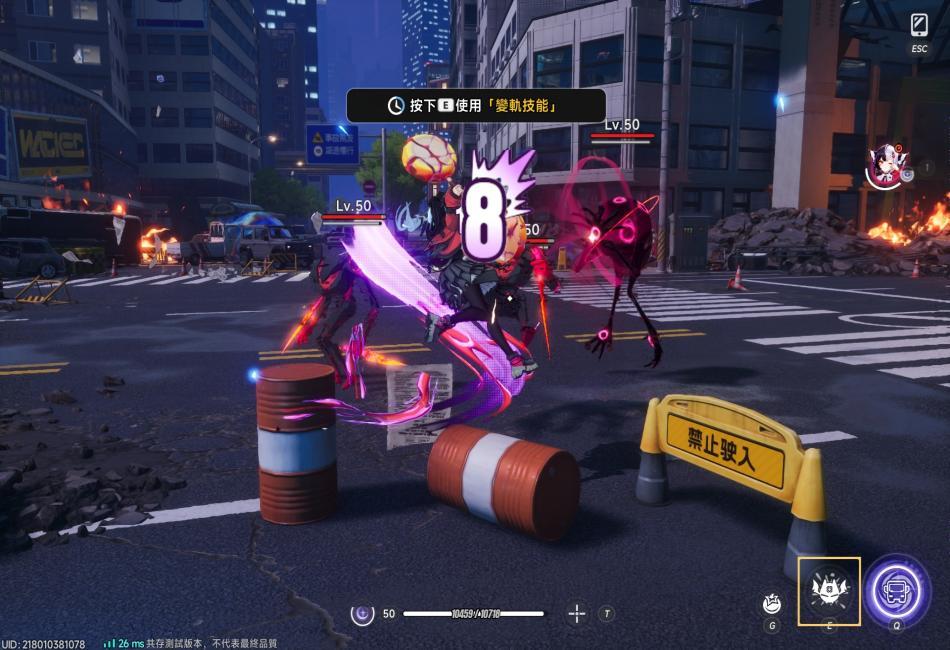Open the phone menu icon

click(919, 24)
